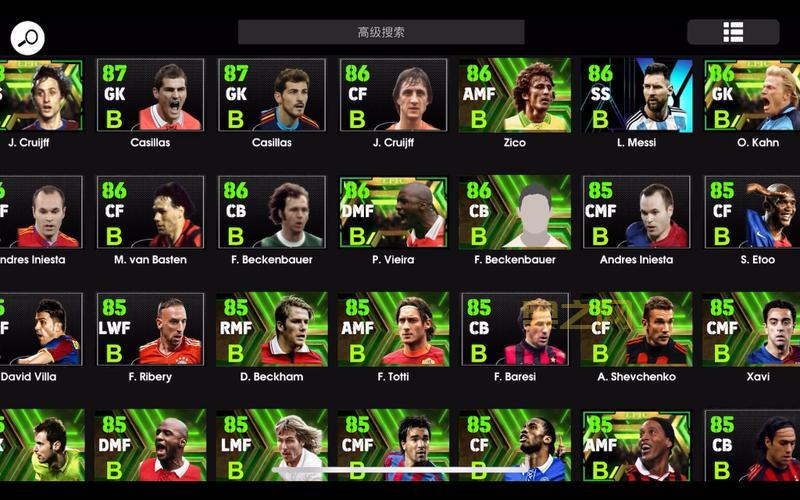Open the magnifying glass search
The image size is (800, 500).
click(x=27, y=38)
